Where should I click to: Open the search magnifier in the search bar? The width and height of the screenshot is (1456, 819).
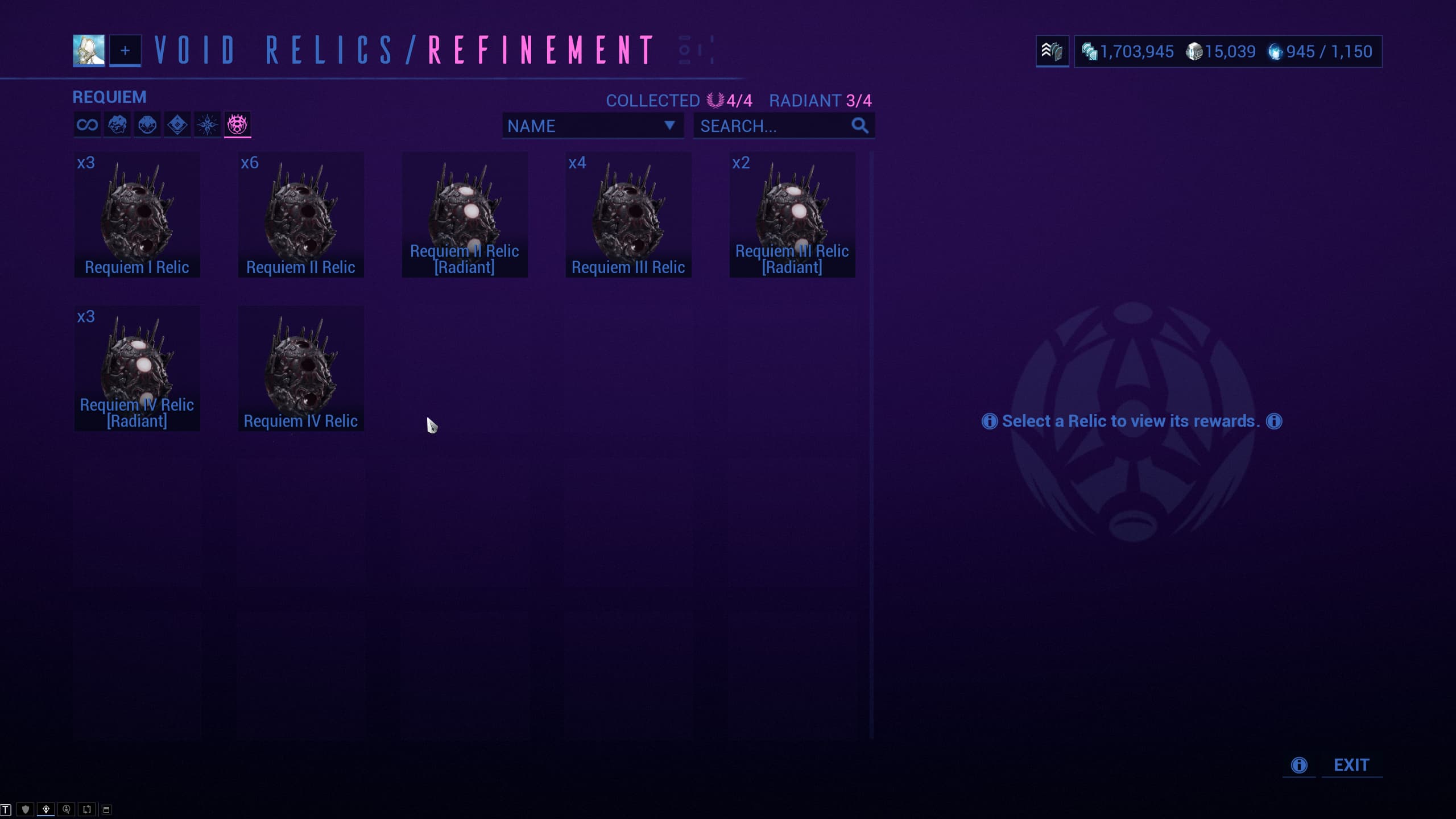pyautogui.click(x=859, y=126)
